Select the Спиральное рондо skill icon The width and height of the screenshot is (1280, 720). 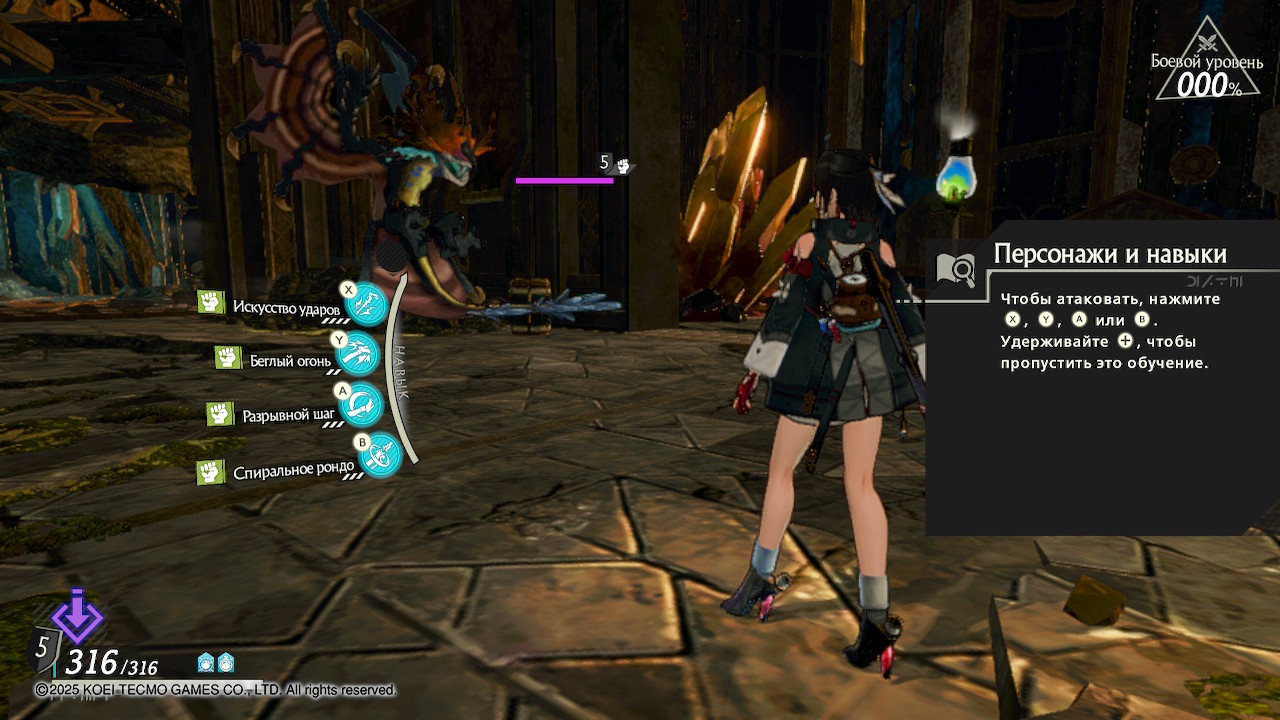(380, 455)
